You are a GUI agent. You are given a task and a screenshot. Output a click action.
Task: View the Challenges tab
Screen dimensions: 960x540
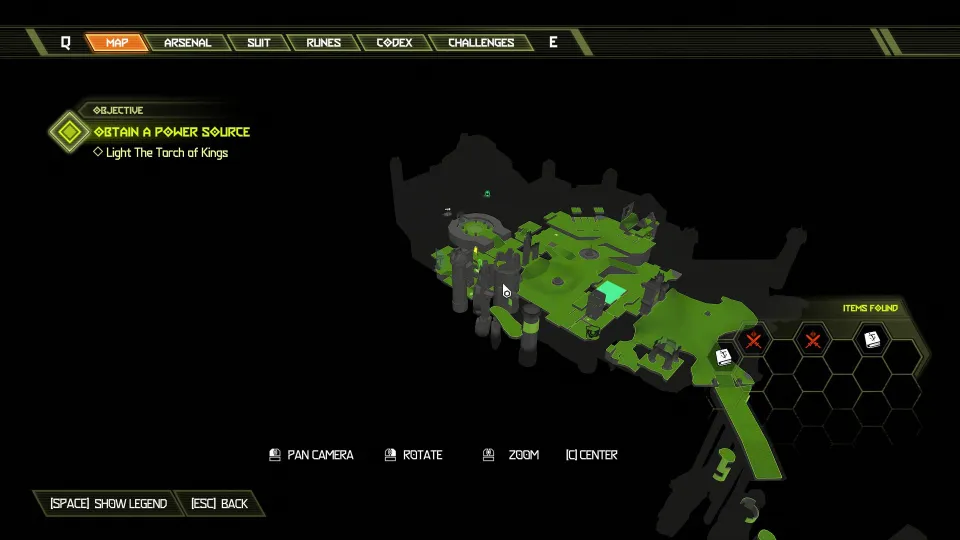point(481,43)
